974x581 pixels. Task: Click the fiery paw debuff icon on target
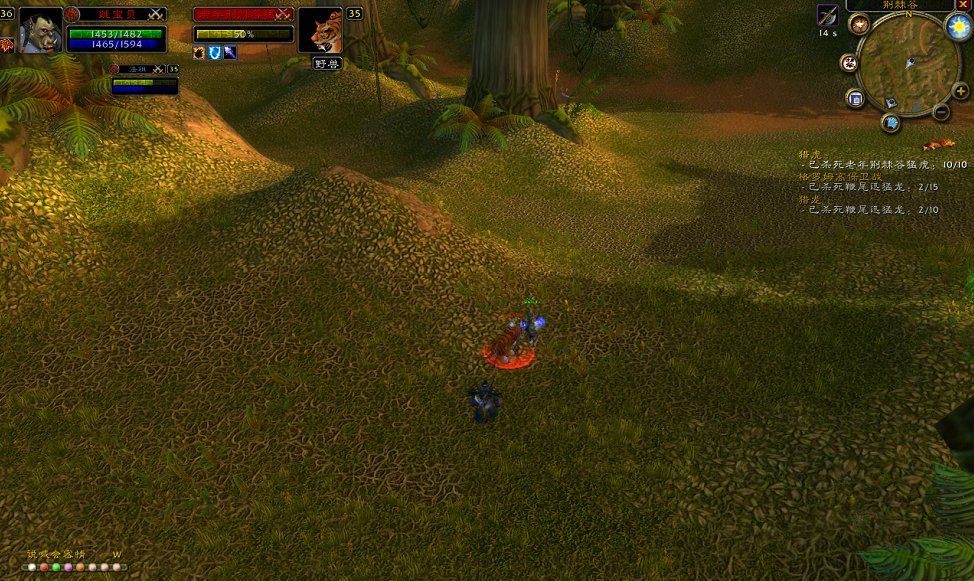click(199, 52)
